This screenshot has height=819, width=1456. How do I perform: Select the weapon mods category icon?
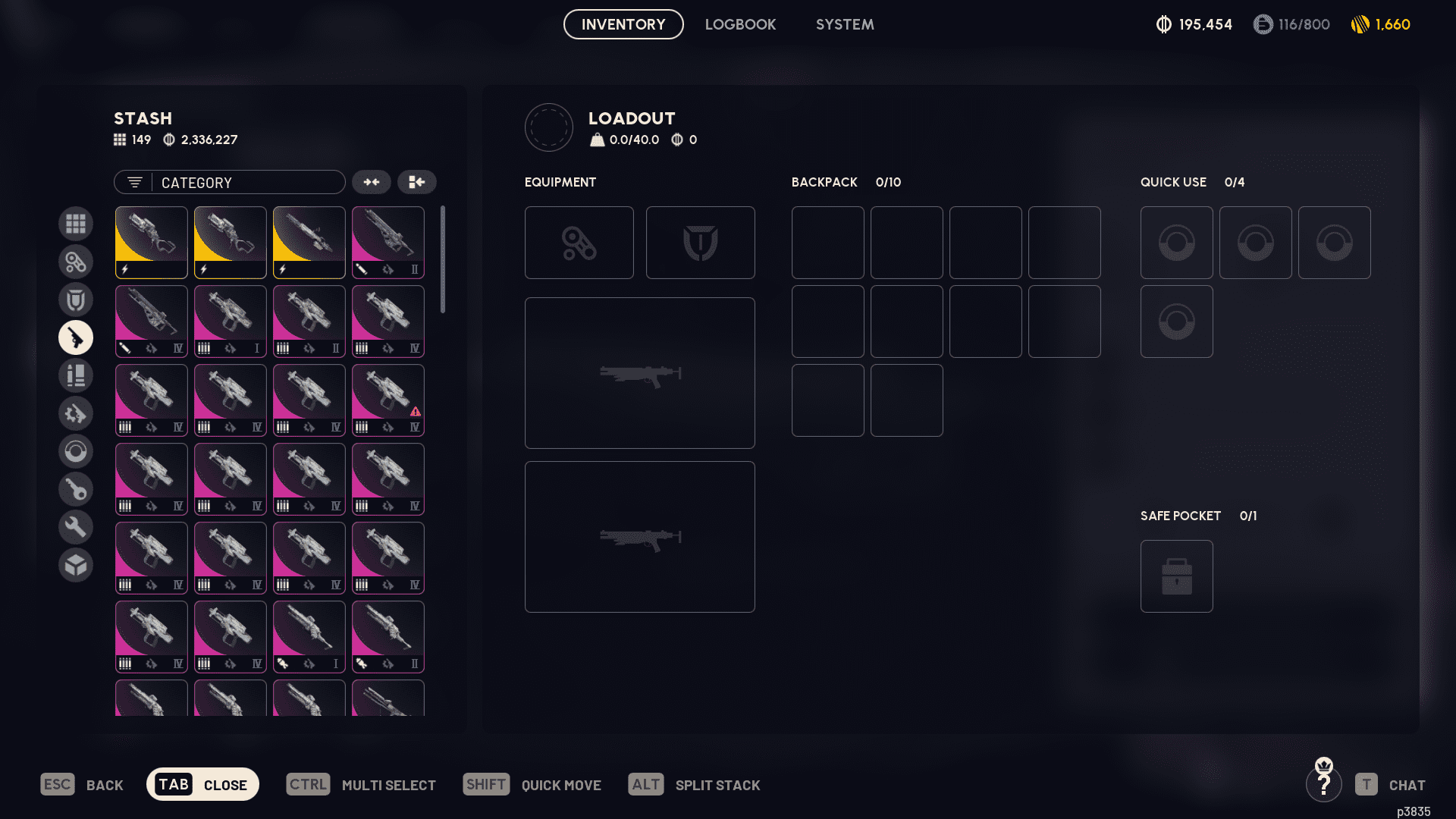tap(76, 413)
